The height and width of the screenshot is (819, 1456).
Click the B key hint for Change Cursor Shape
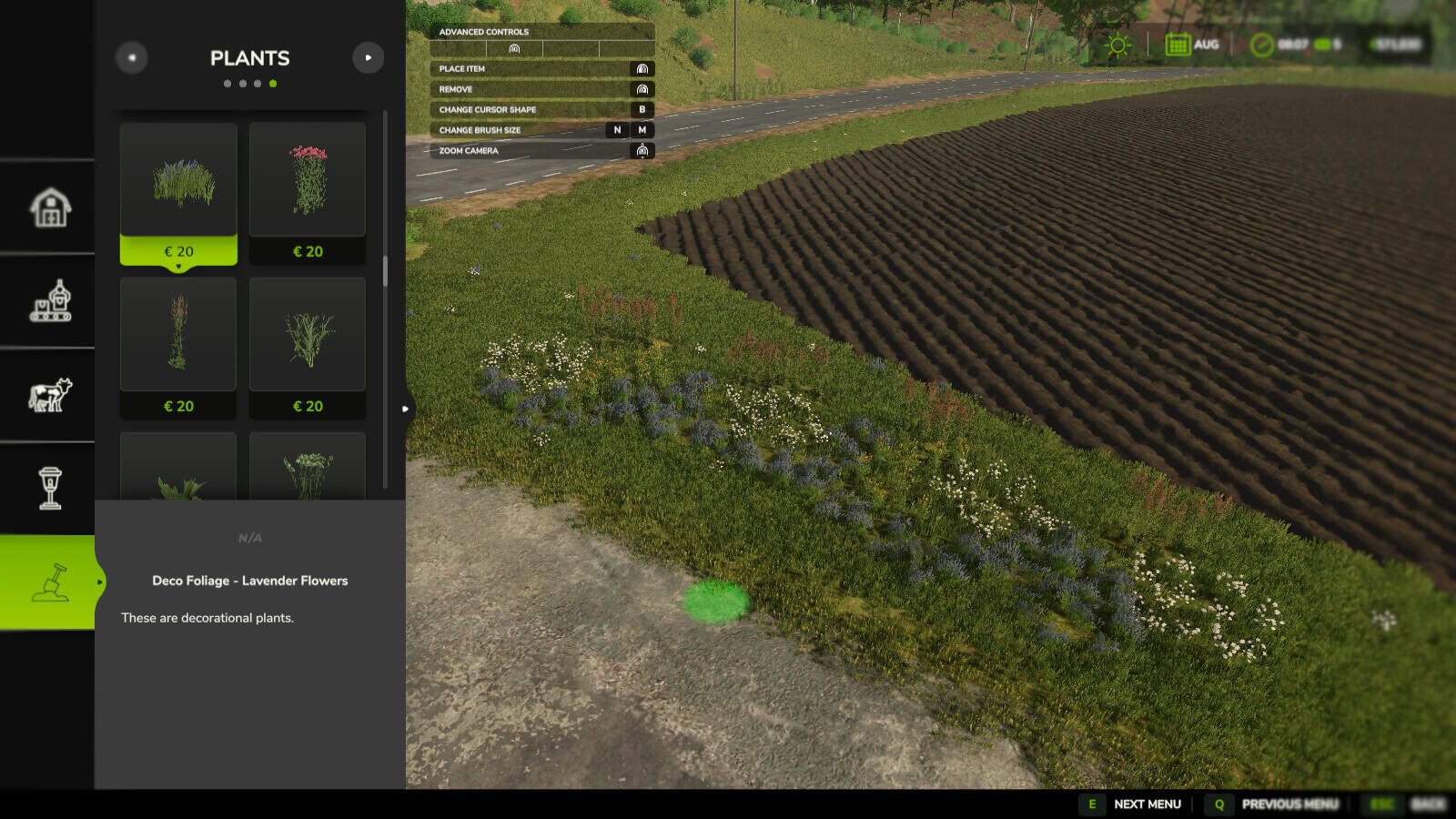643,109
